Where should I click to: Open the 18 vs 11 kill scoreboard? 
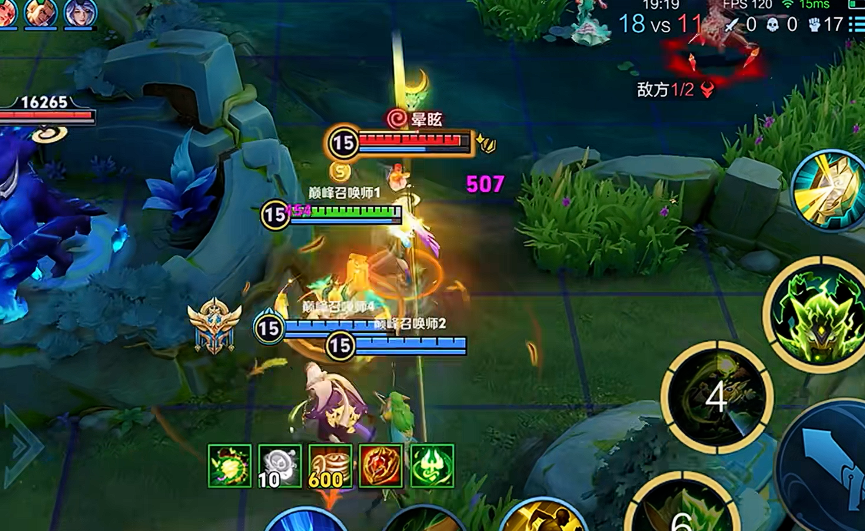(x=660, y=24)
